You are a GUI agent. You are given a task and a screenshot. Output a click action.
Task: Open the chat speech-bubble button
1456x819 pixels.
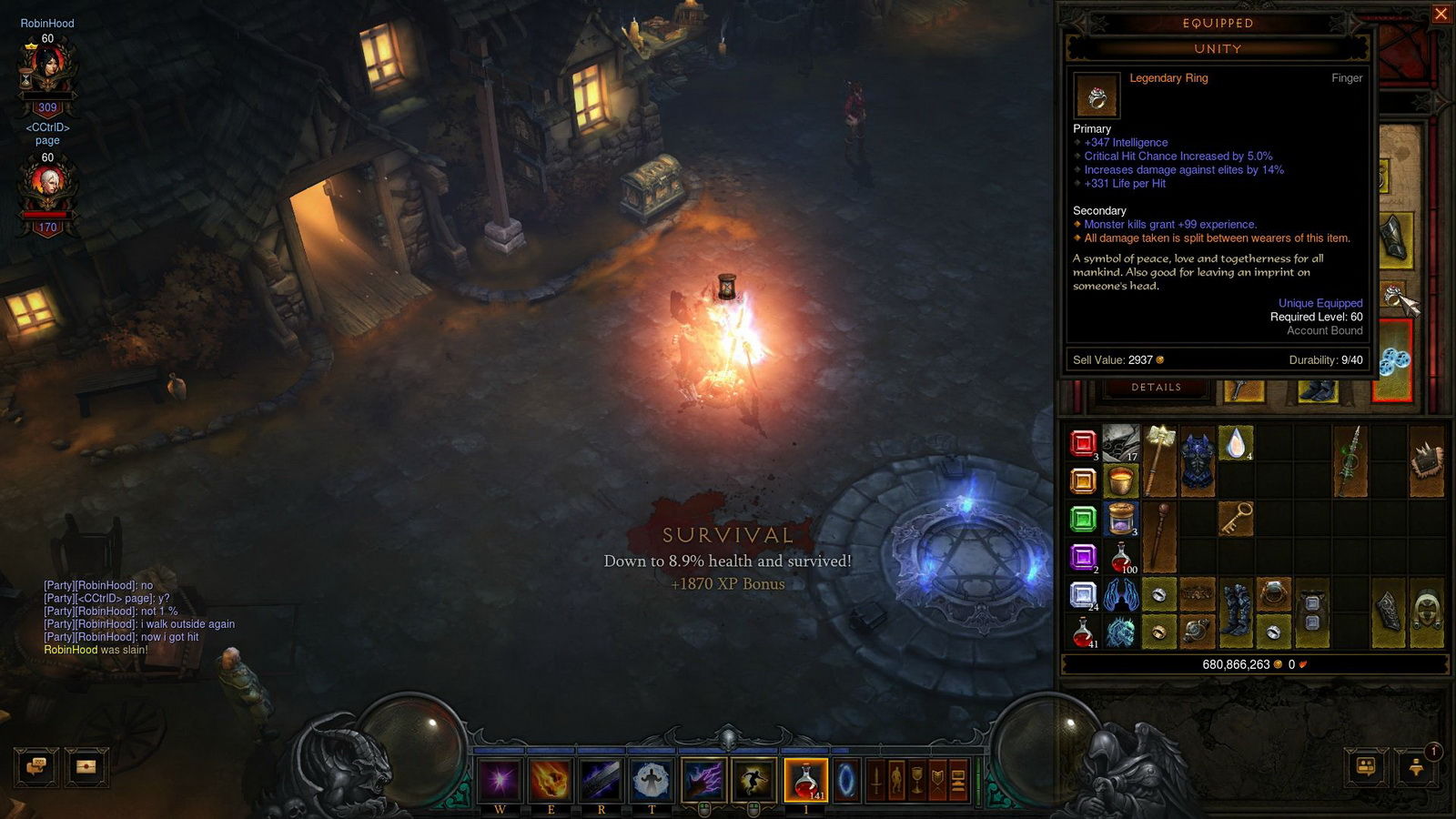click(37, 766)
